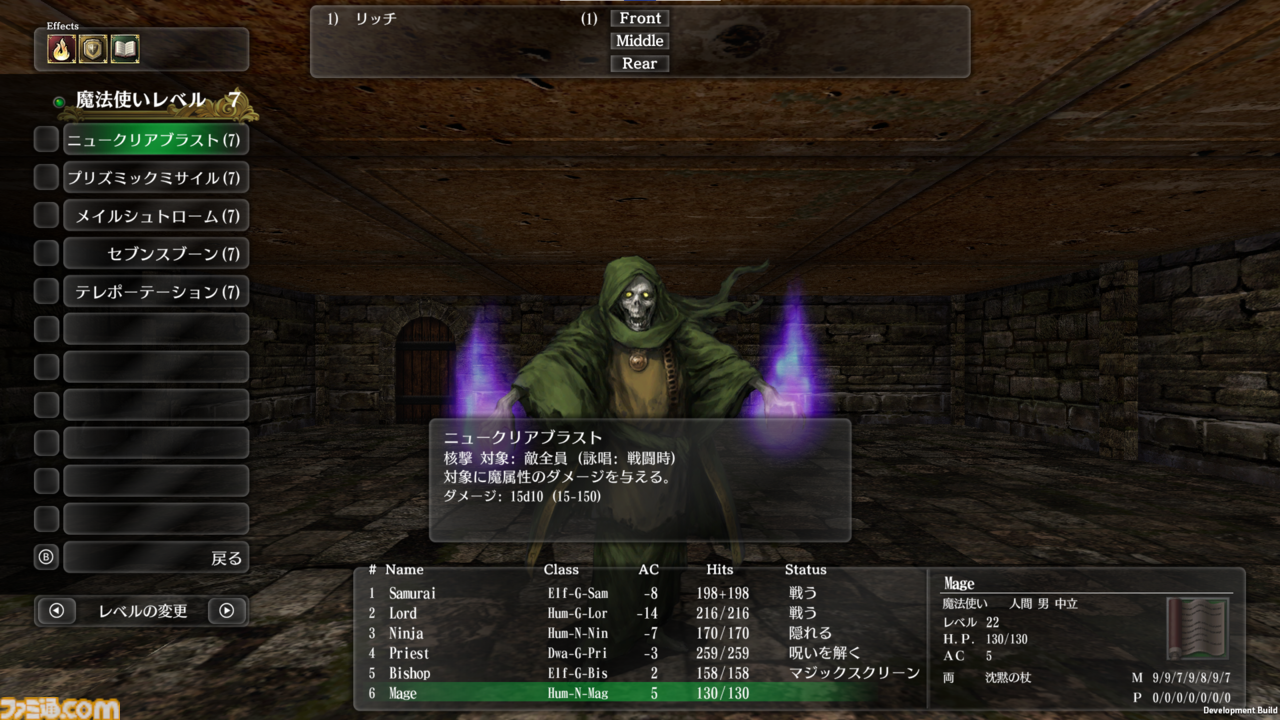Image resolution: width=1280 pixels, height=720 pixels.
Task: Toggle the checkbox beside ニュークリアブラスト
Action: pos(45,139)
